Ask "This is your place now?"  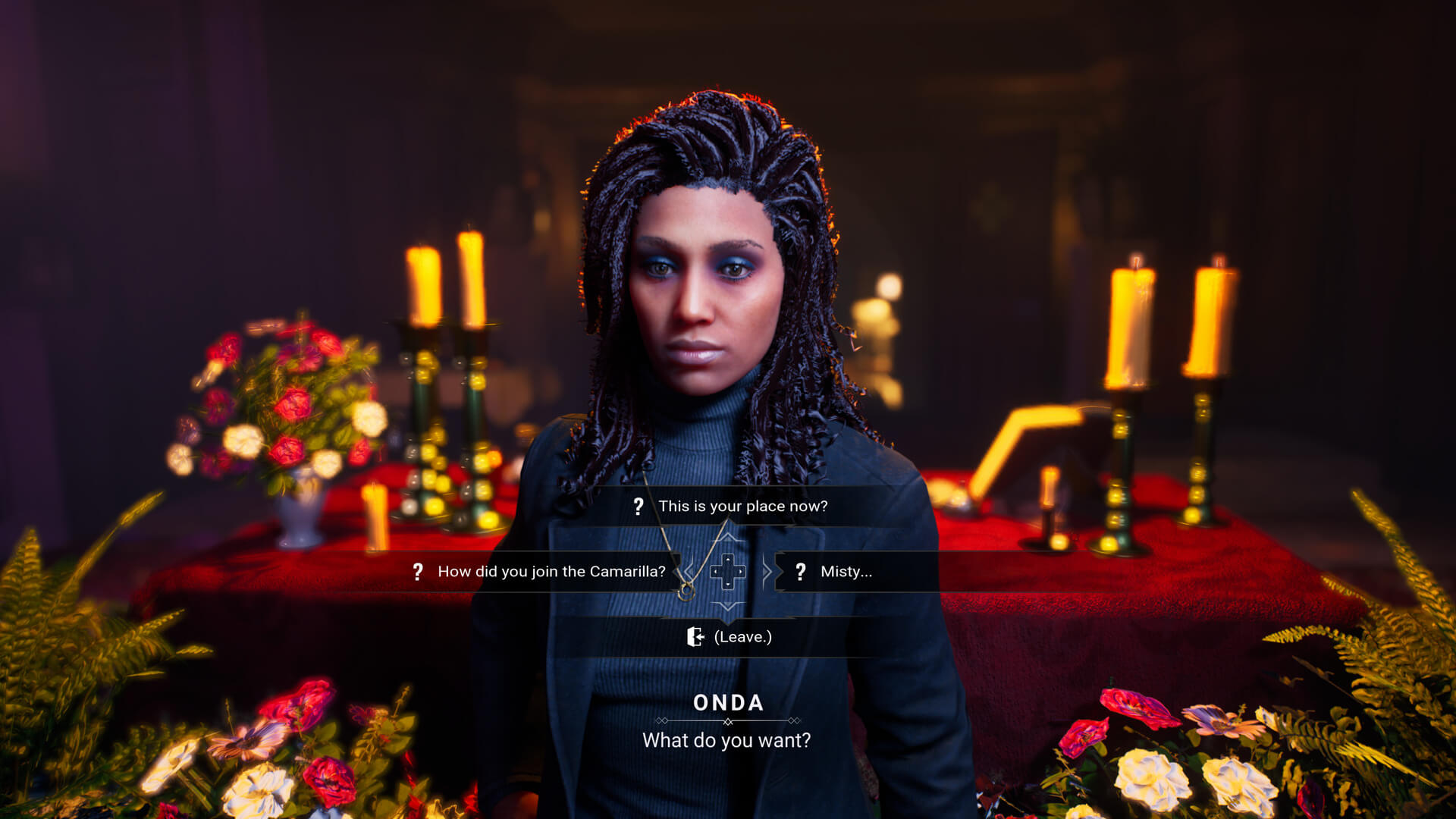pyautogui.click(x=742, y=507)
